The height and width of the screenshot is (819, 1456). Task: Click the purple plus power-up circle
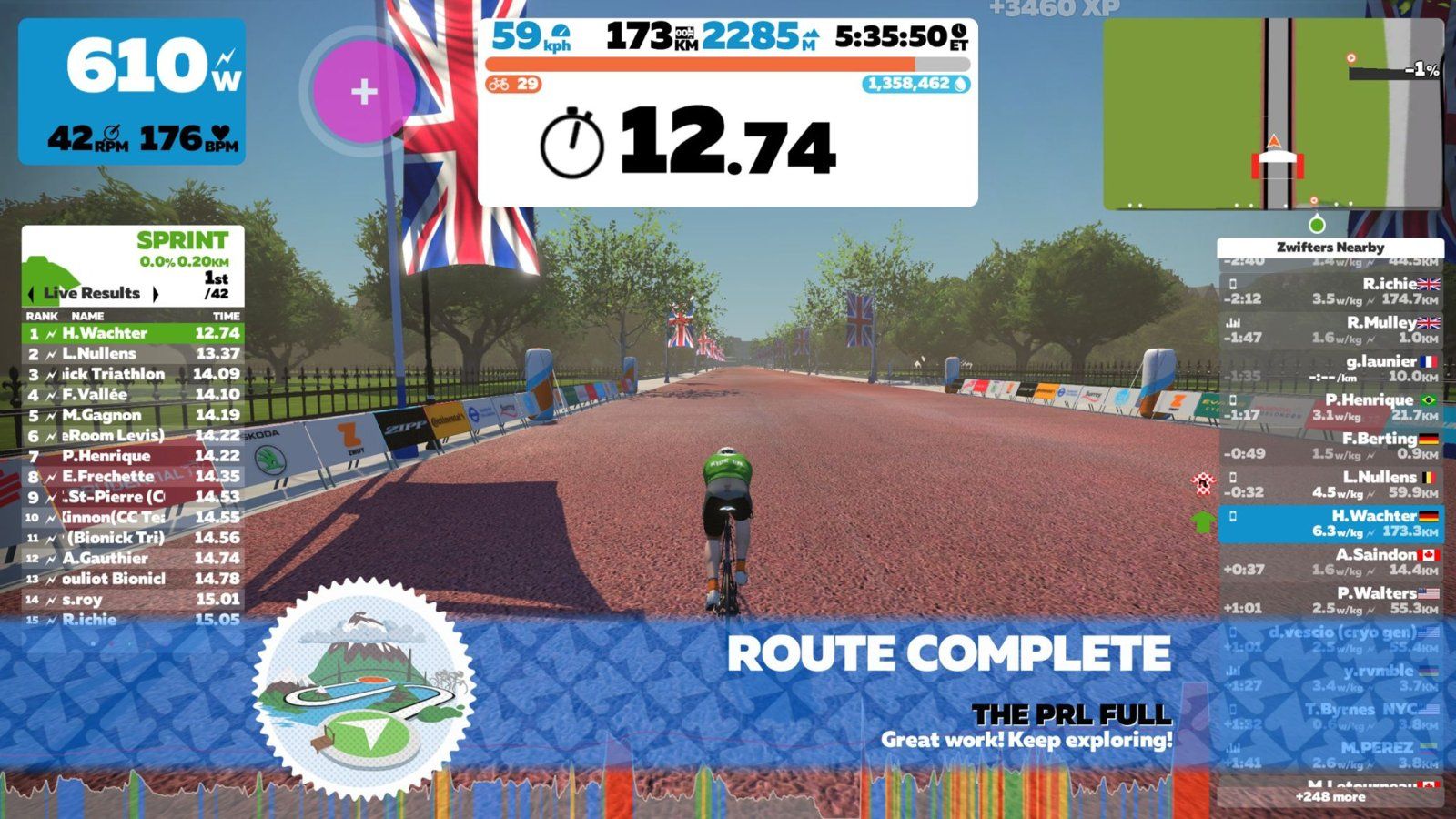[x=363, y=91]
